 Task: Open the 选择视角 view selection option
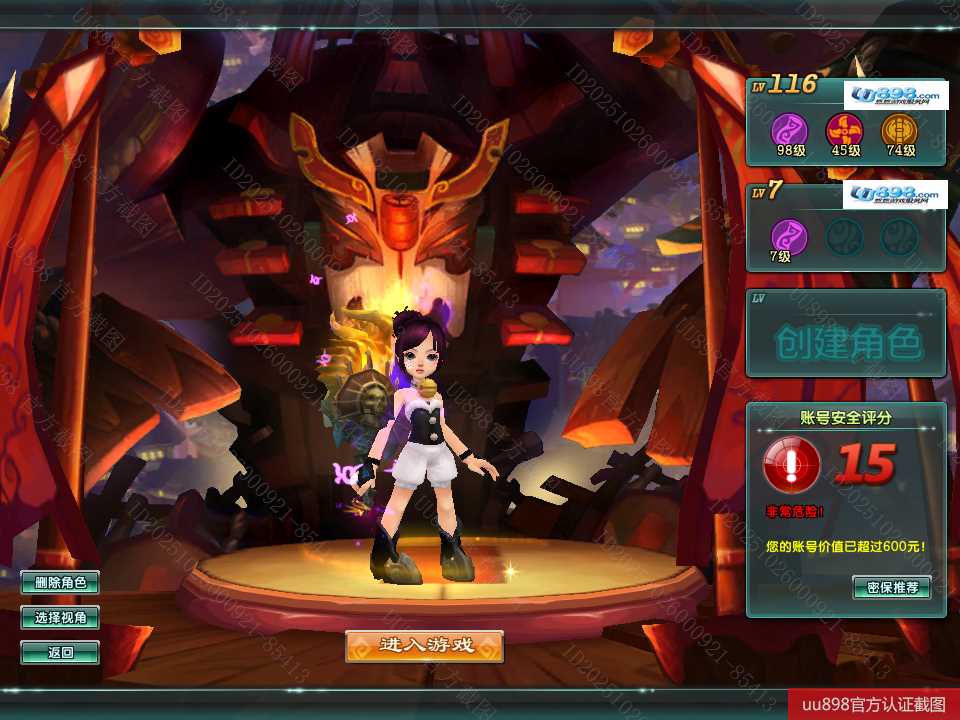coord(60,618)
